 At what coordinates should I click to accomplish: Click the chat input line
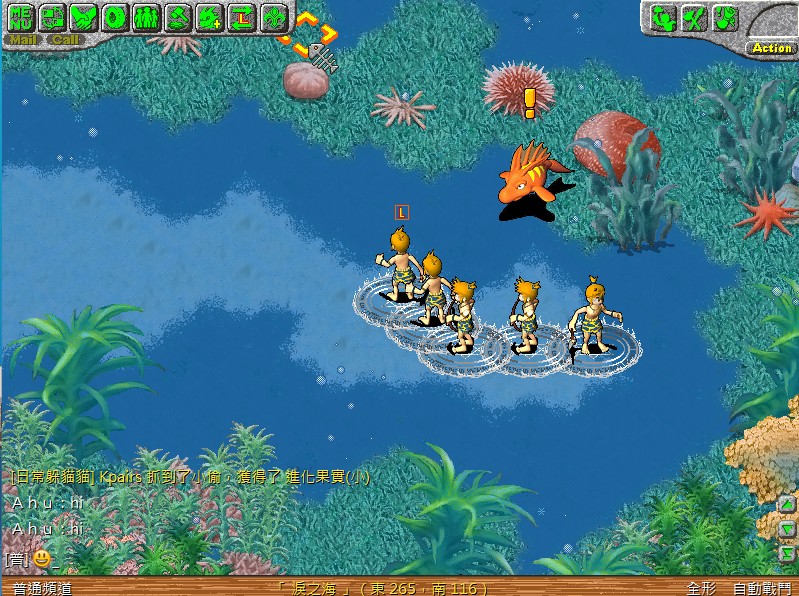[300, 558]
